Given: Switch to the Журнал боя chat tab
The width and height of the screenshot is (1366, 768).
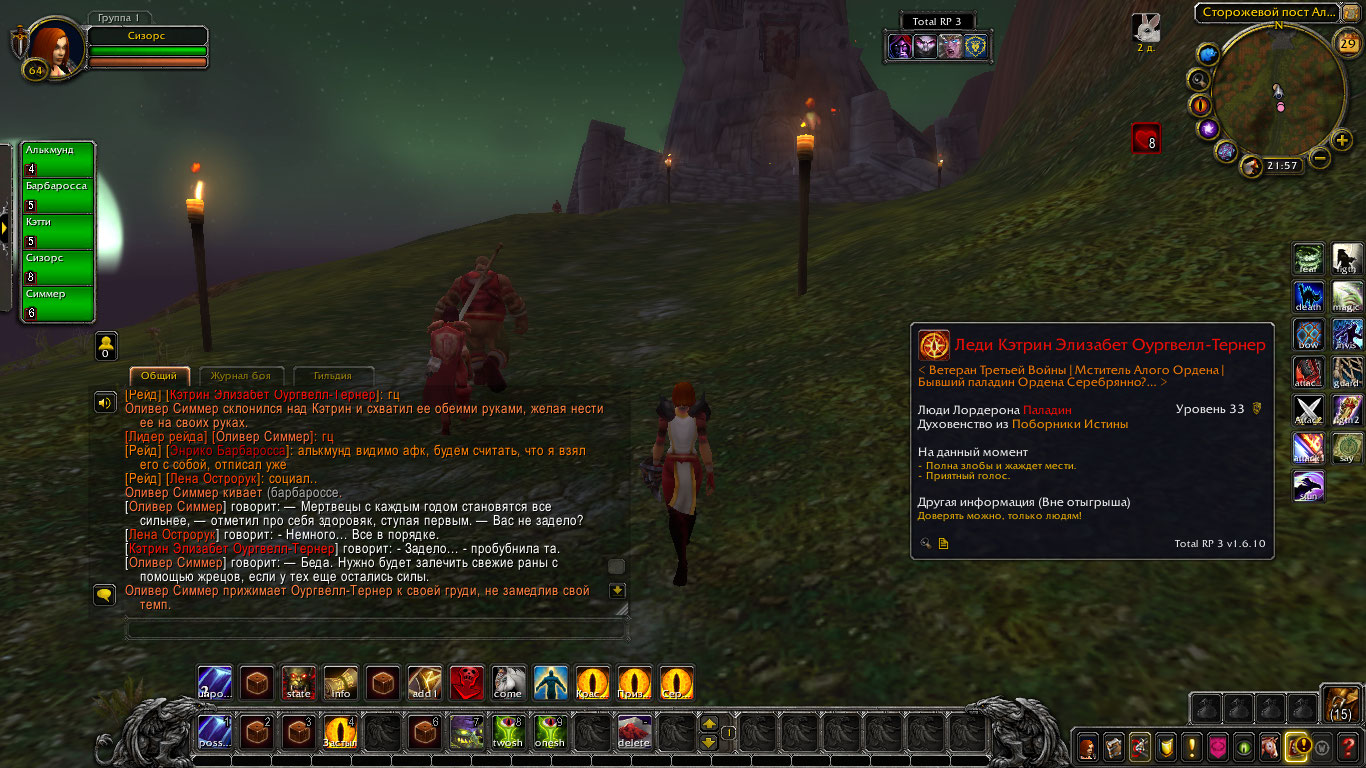Looking at the screenshot, I should tap(242, 376).
